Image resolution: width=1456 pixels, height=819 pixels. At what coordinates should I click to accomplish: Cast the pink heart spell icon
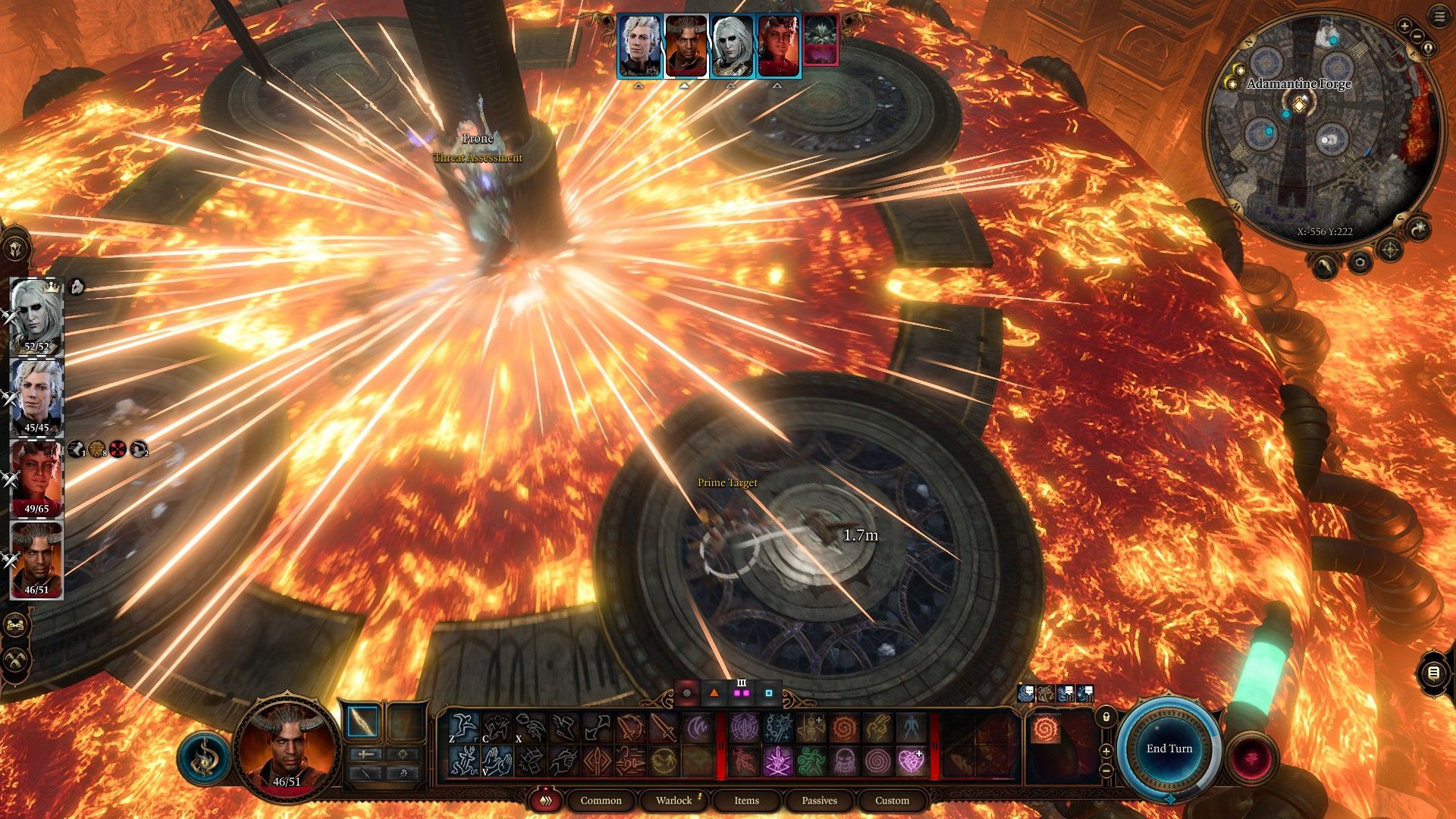coord(911,761)
